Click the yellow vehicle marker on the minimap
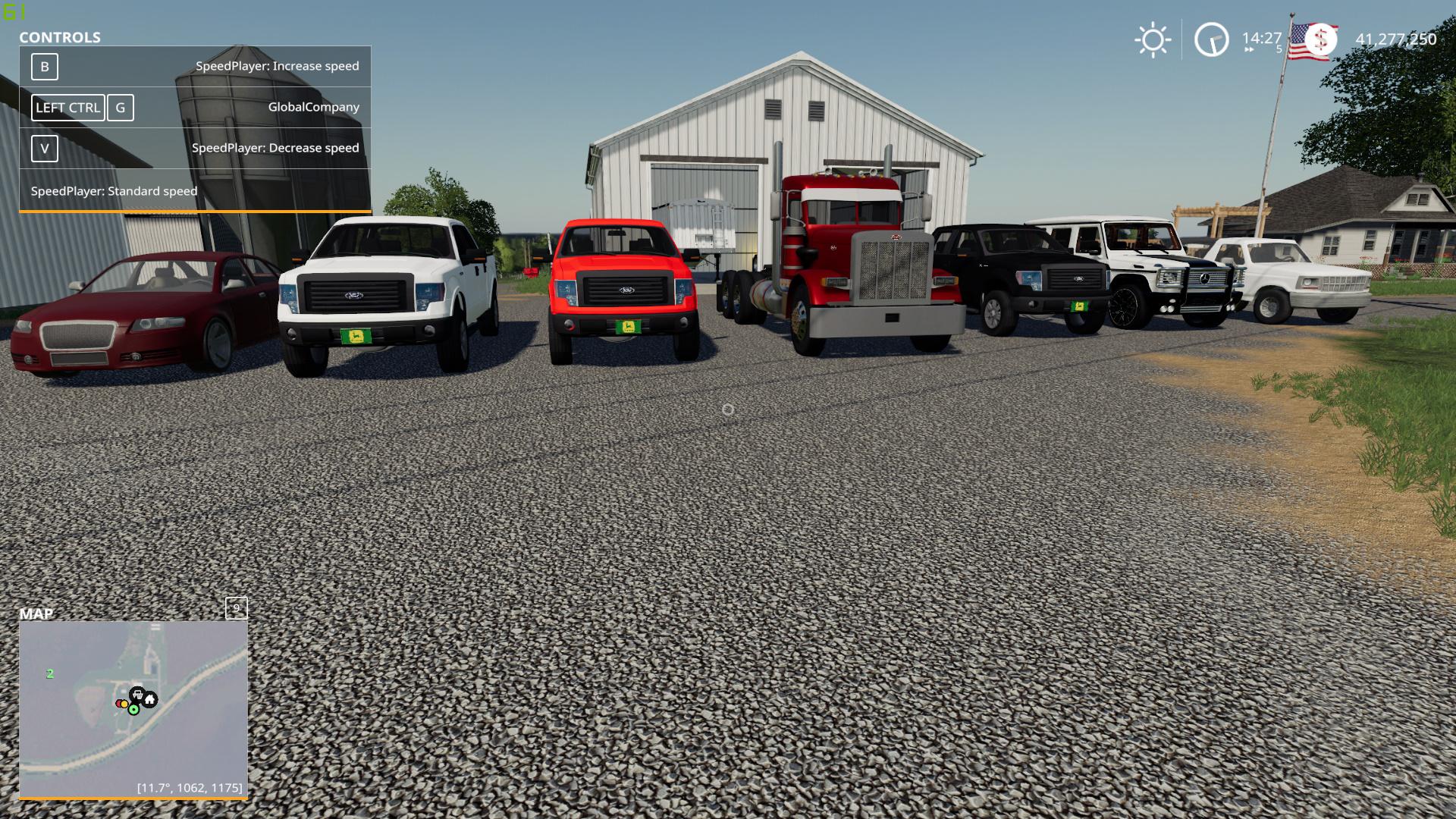1456x819 pixels. pos(124,703)
